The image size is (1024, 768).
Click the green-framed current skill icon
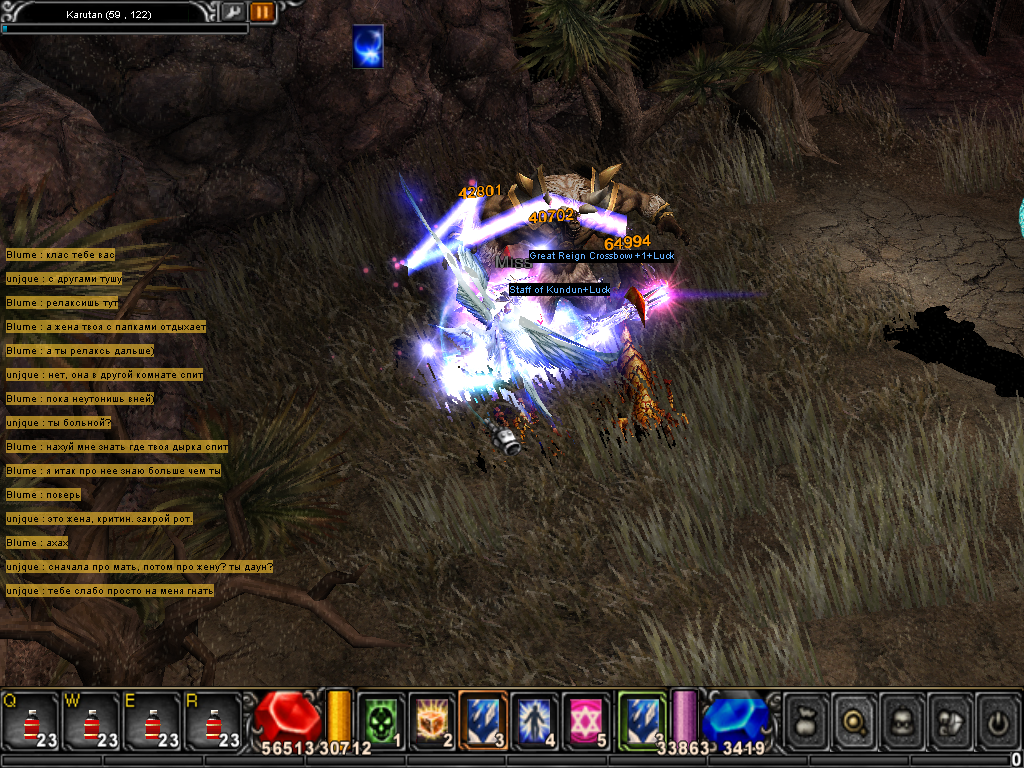tap(642, 720)
